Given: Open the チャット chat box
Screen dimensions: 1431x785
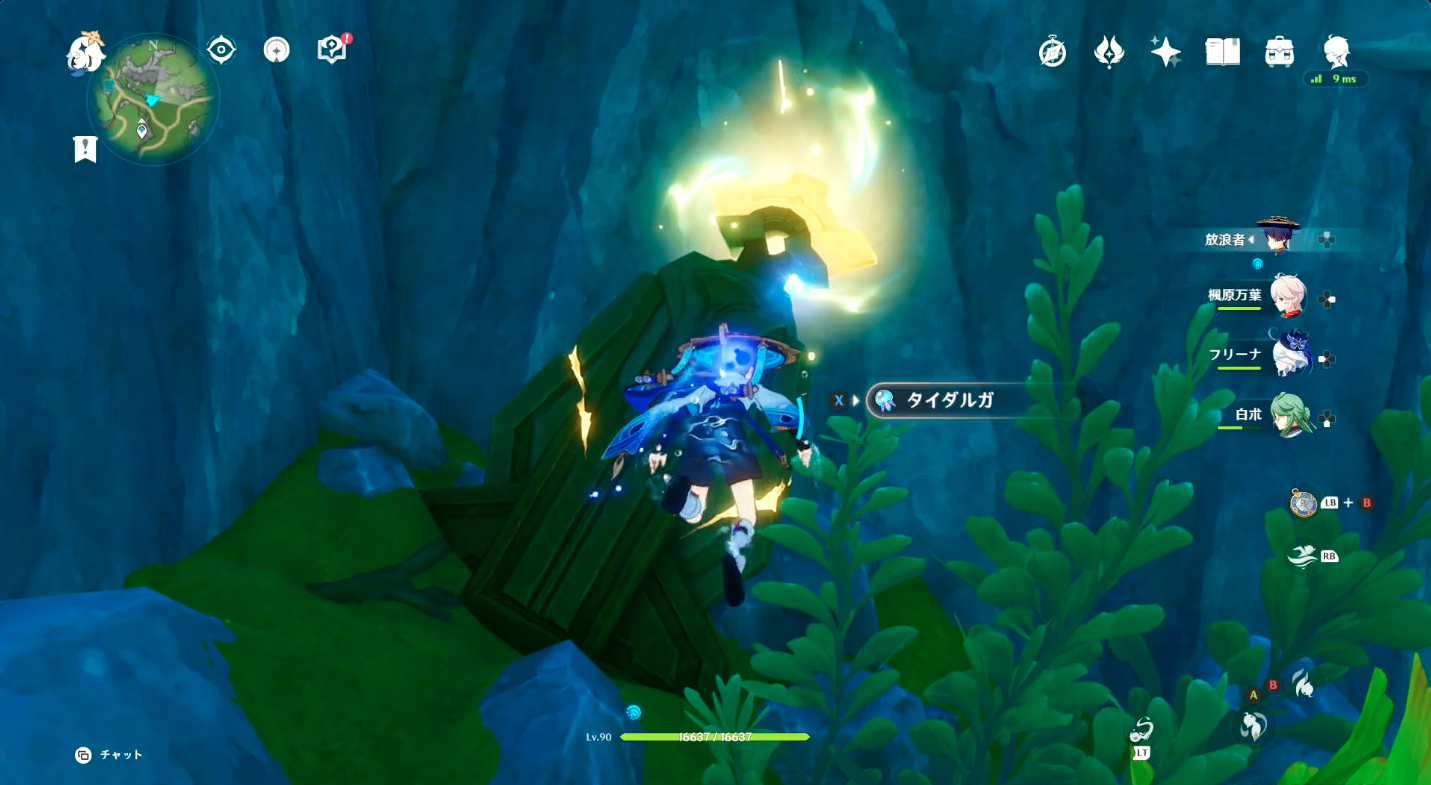Looking at the screenshot, I should (110, 755).
